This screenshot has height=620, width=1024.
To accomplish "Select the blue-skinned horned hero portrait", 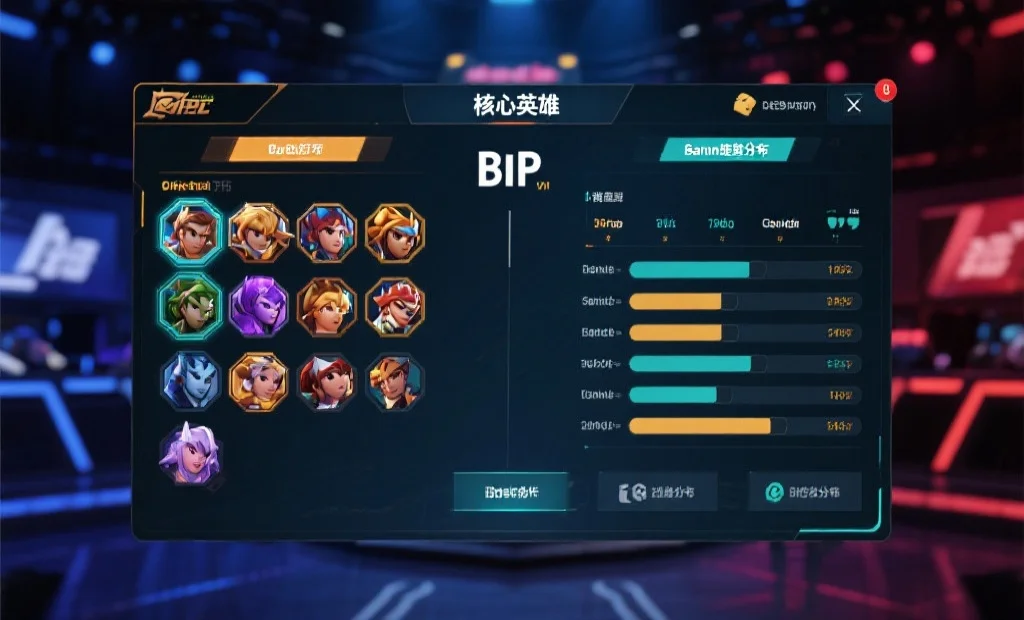I will coord(190,381).
